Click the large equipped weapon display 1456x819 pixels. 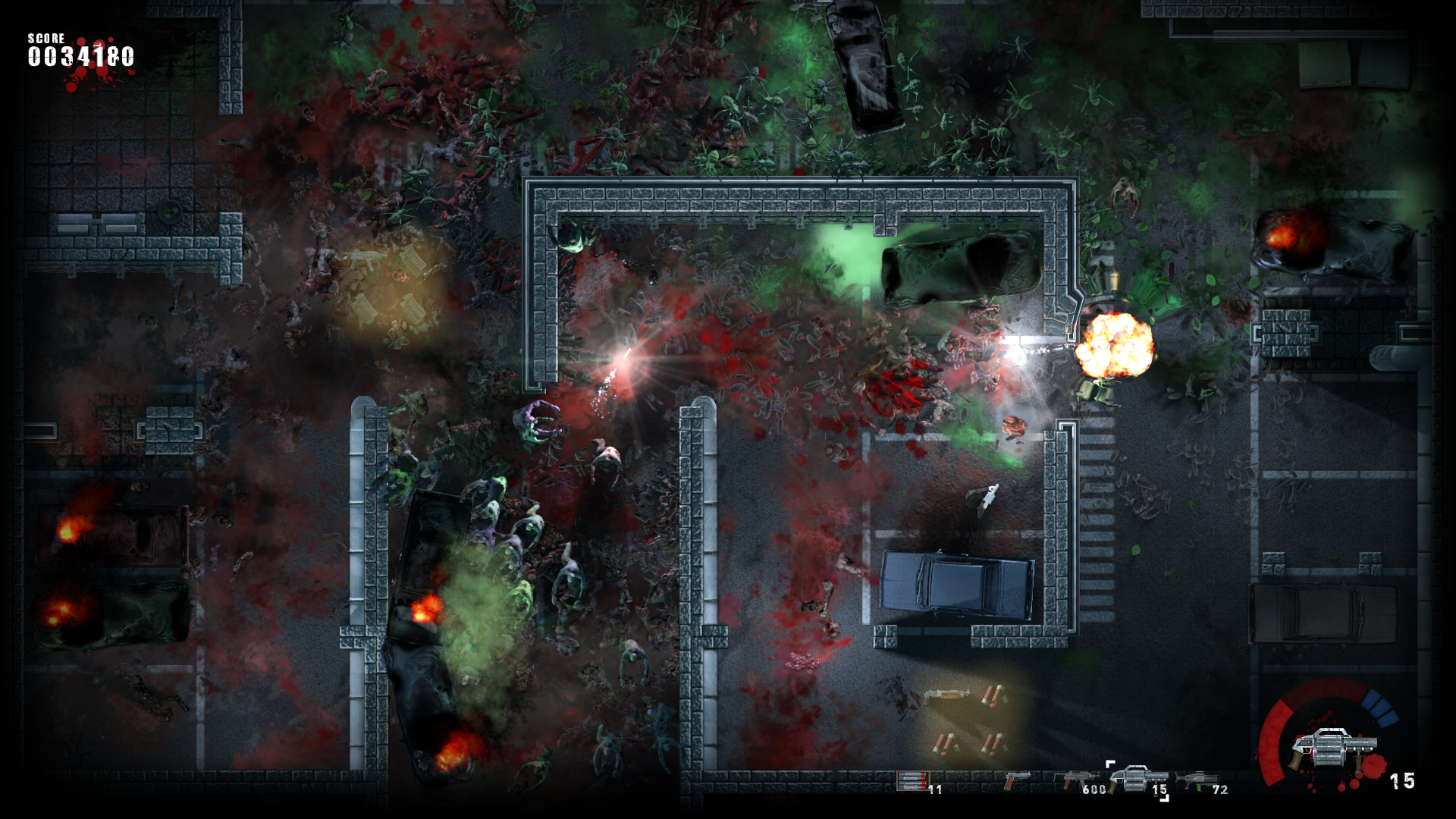point(1333,747)
